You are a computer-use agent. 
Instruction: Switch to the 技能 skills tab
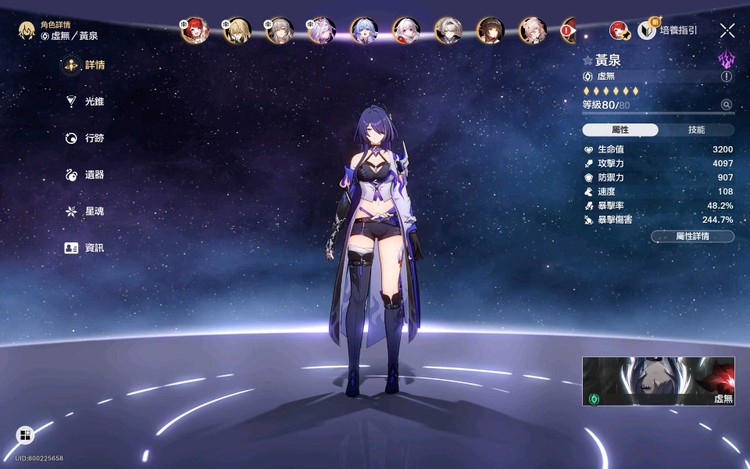coord(696,130)
